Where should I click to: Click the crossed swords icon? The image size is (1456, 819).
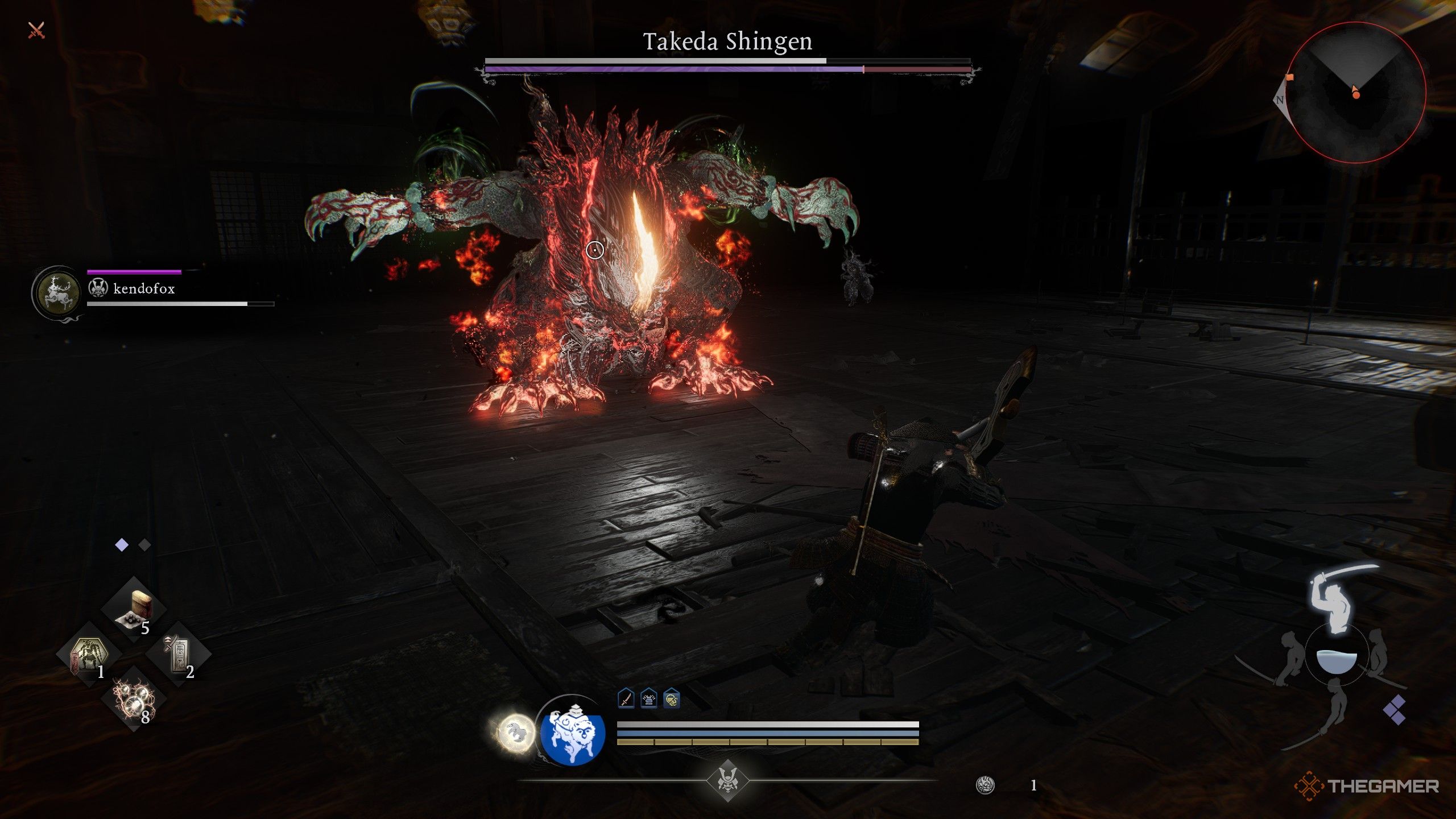click(36, 30)
